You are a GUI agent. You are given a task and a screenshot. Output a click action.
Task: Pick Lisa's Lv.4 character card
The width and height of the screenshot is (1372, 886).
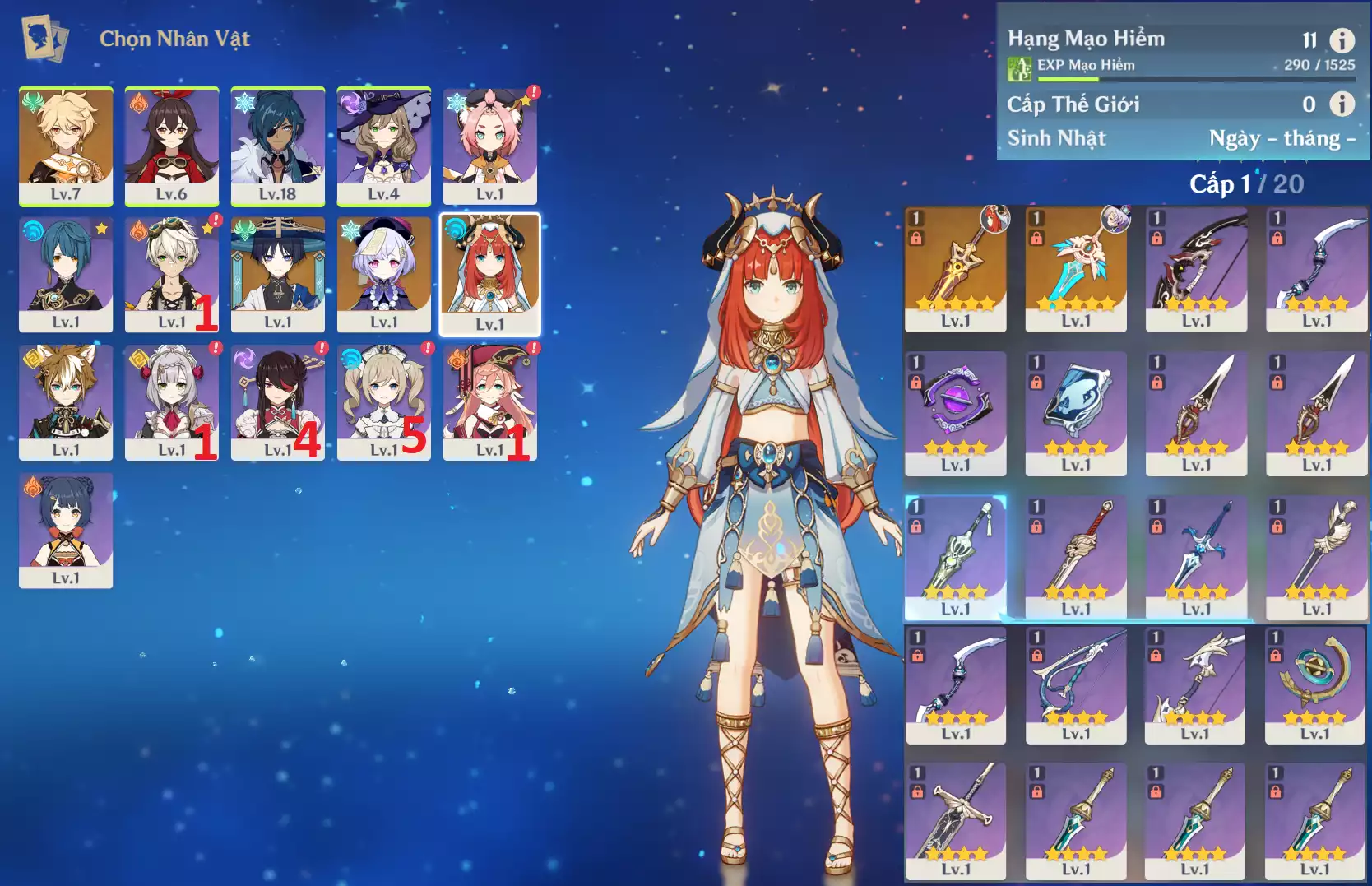click(x=384, y=146)
